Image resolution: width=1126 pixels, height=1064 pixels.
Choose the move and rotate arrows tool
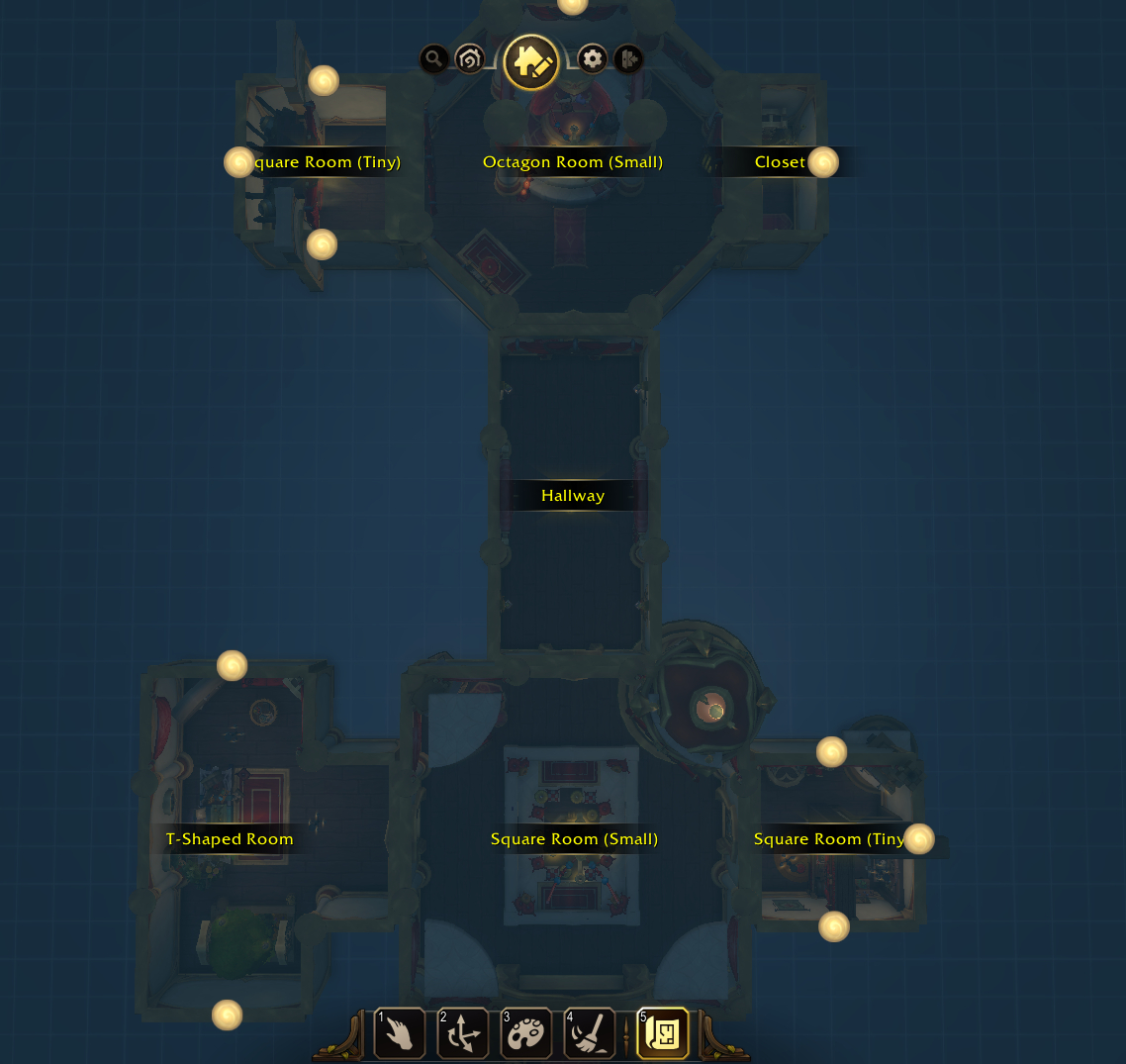tap(463, 1033)
